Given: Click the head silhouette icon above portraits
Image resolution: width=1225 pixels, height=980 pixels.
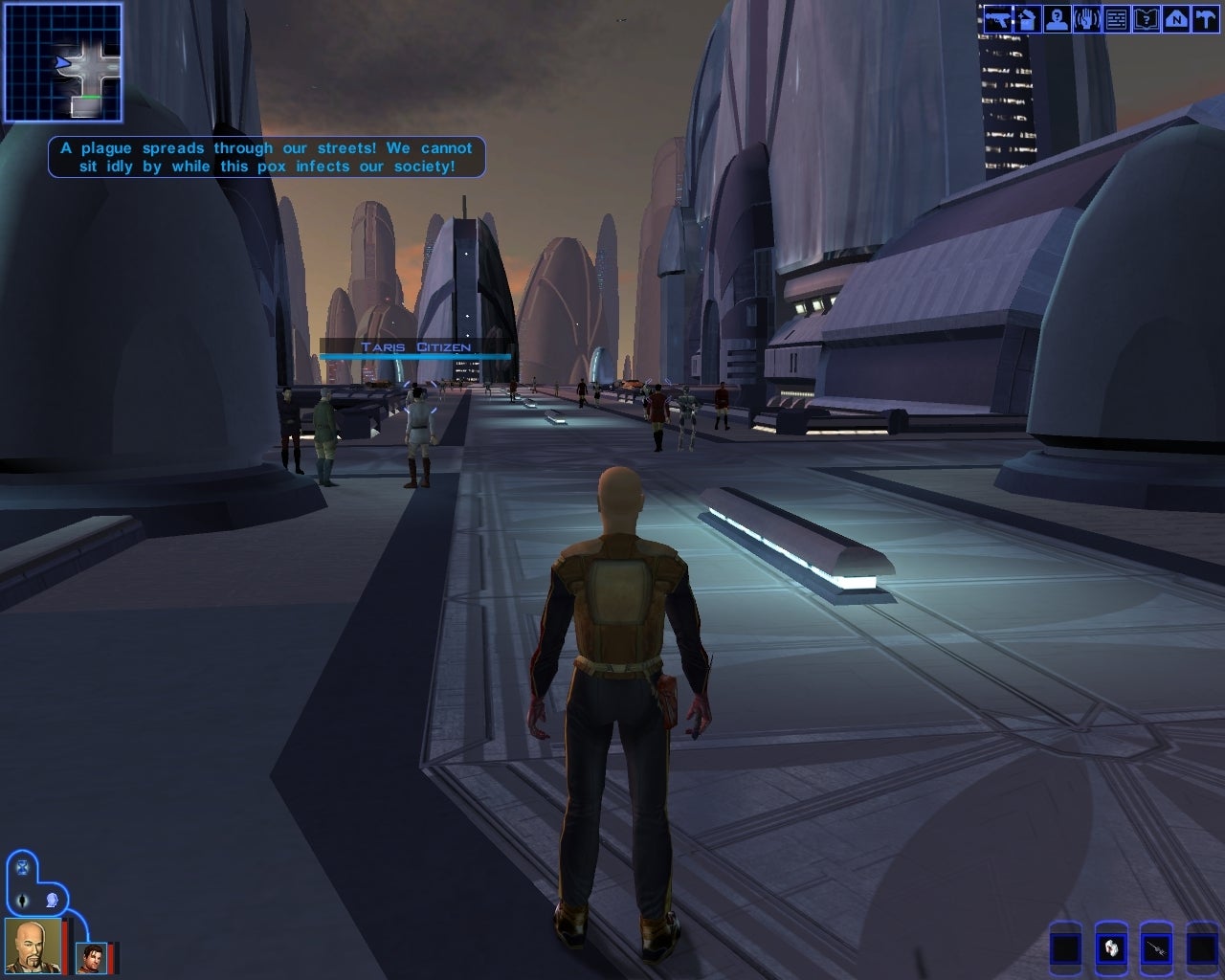Looking at the screenshot, I should 52,901.
